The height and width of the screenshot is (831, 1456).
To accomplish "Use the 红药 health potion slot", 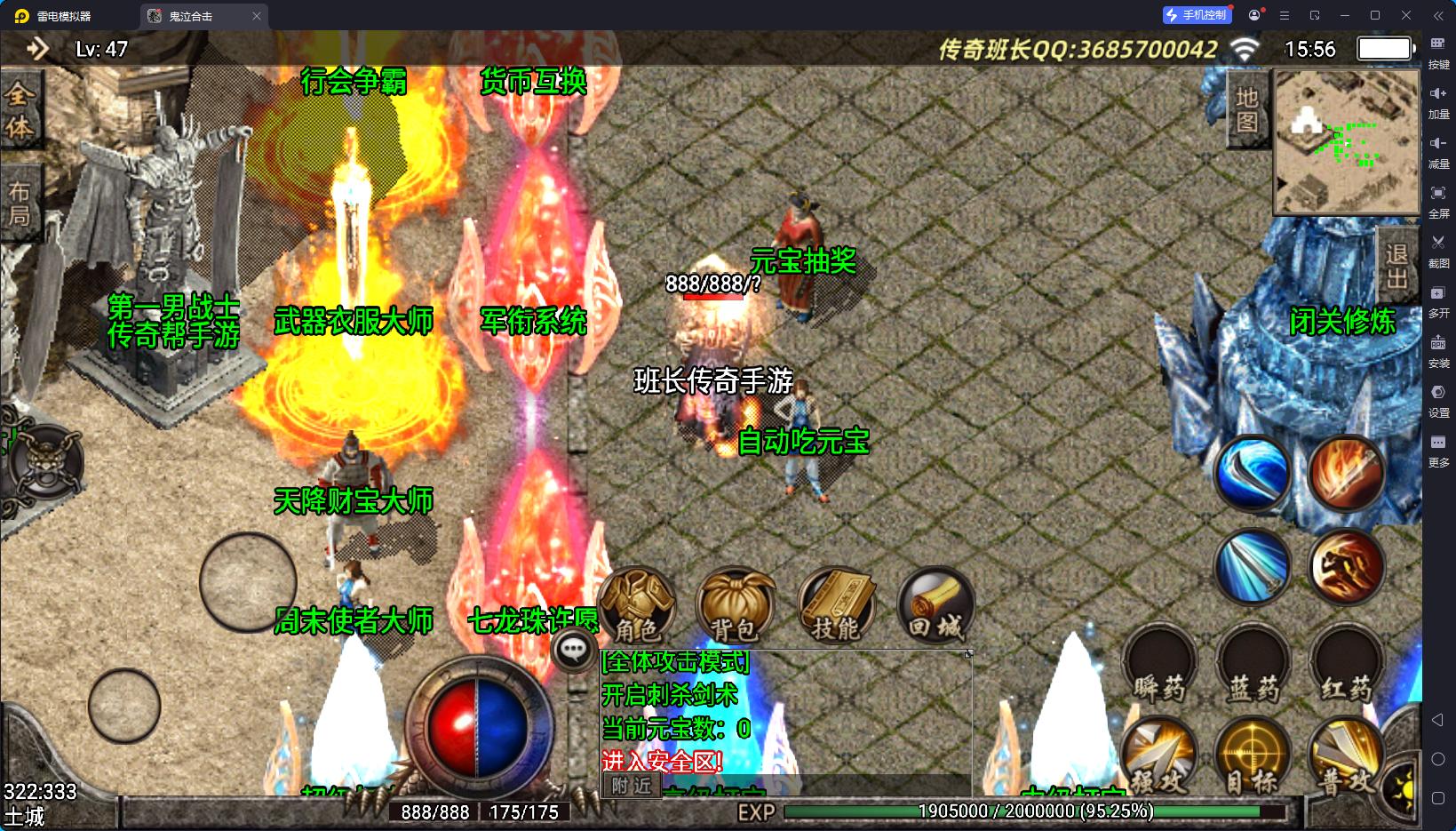I will [x=1347, y=667].
